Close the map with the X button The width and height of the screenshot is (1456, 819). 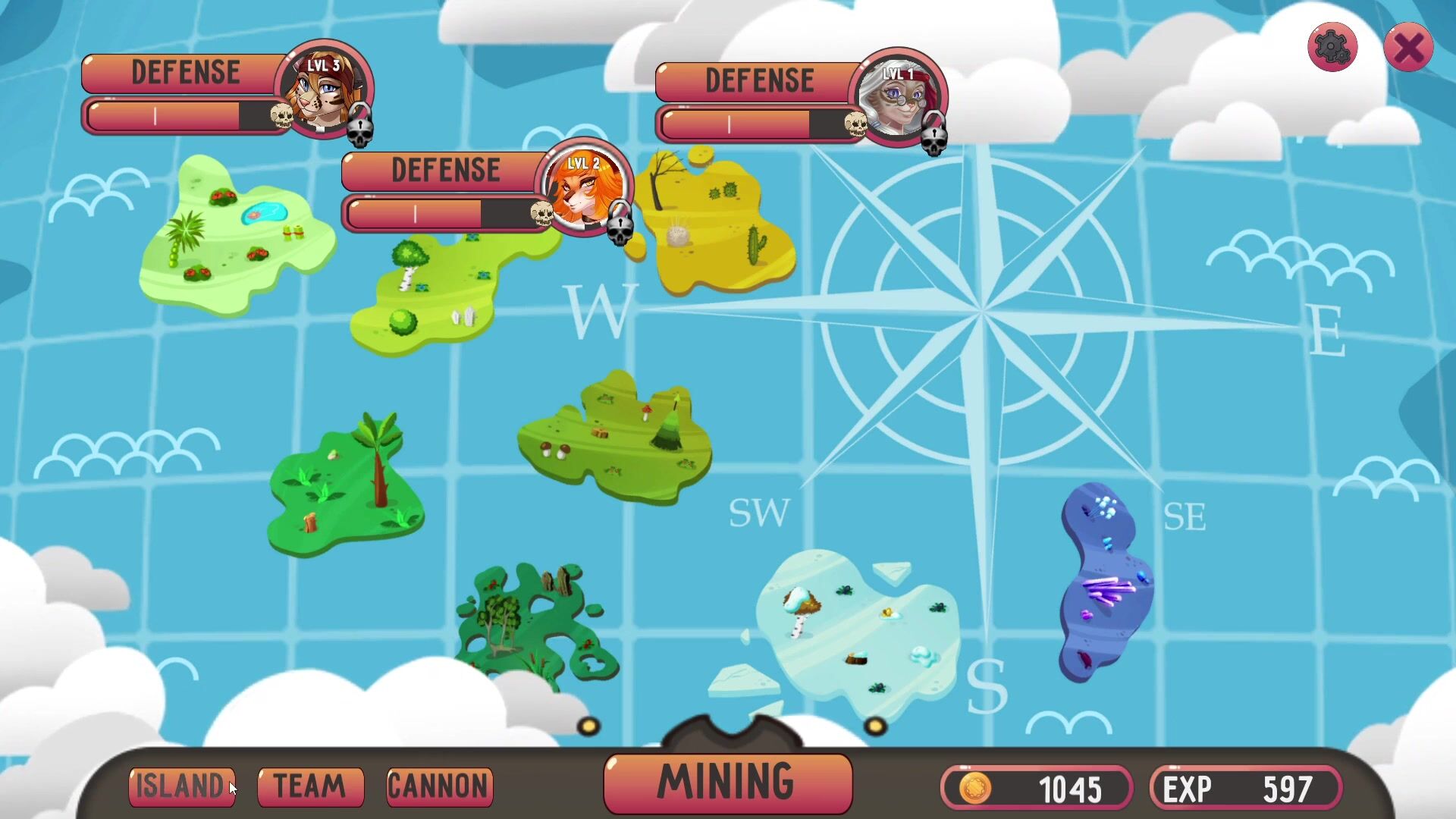(1408, 48)
